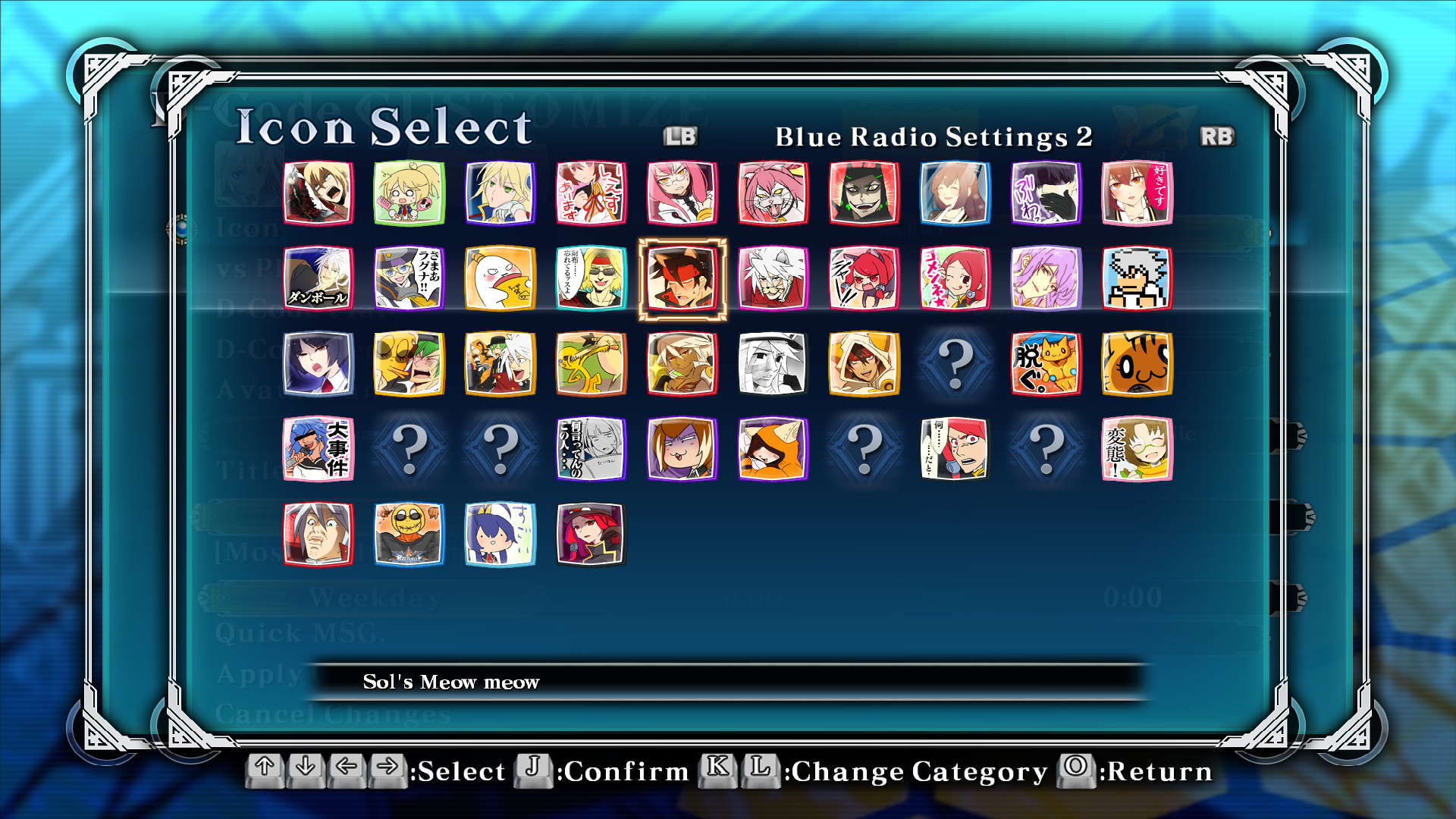The height and width of the screenshot is (819, 1456).
Task: Choose the white duck icon on orange
Action: (500, 278)
